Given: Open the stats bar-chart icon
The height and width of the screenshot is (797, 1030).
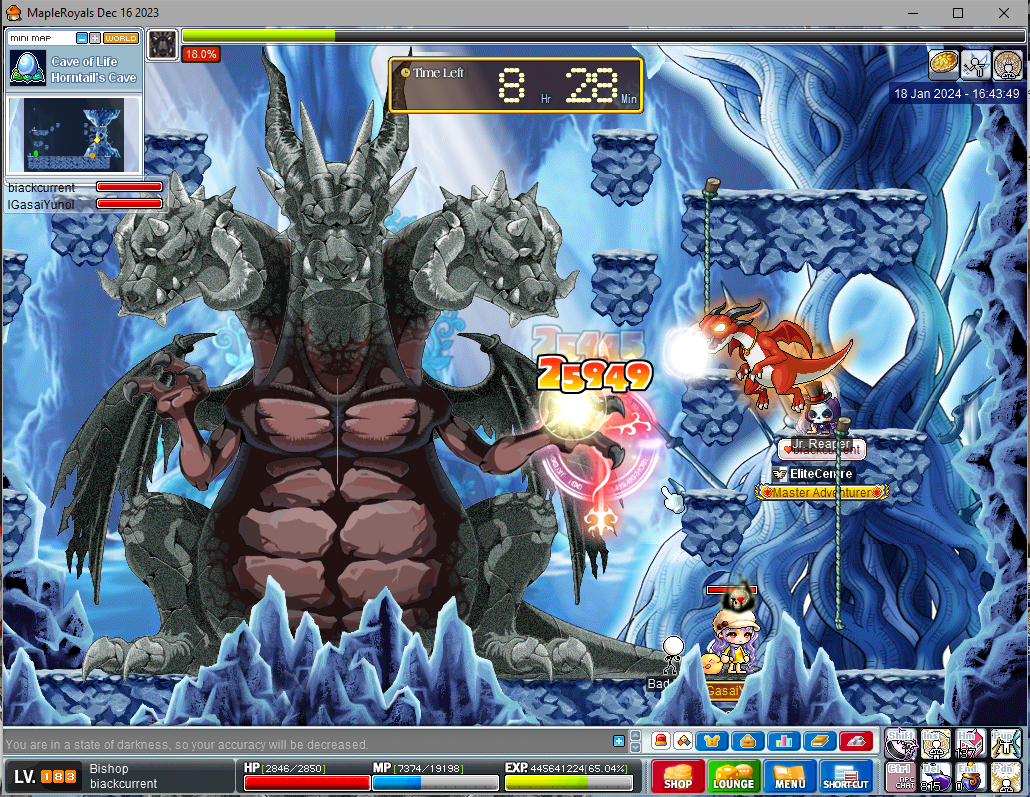Looking at the screenshot, I should coord(782,741).
